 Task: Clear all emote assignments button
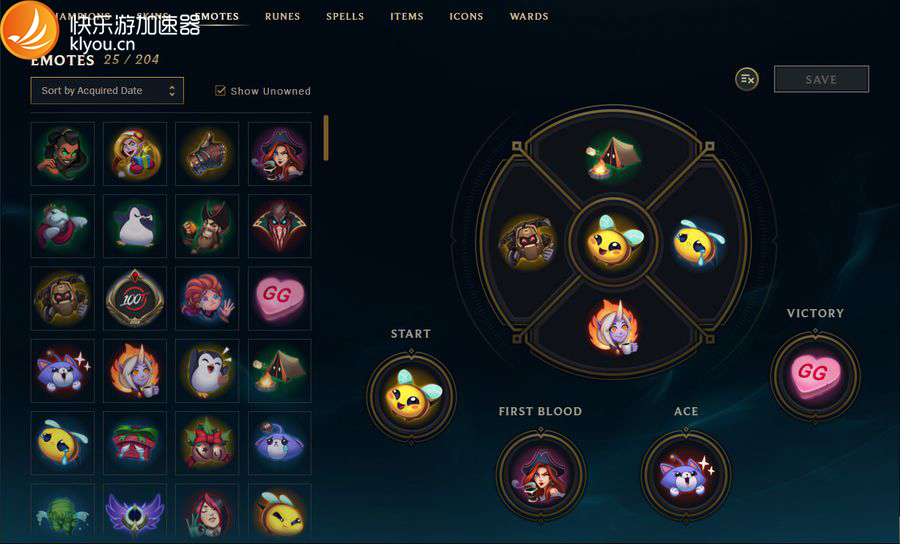[747, 79]
